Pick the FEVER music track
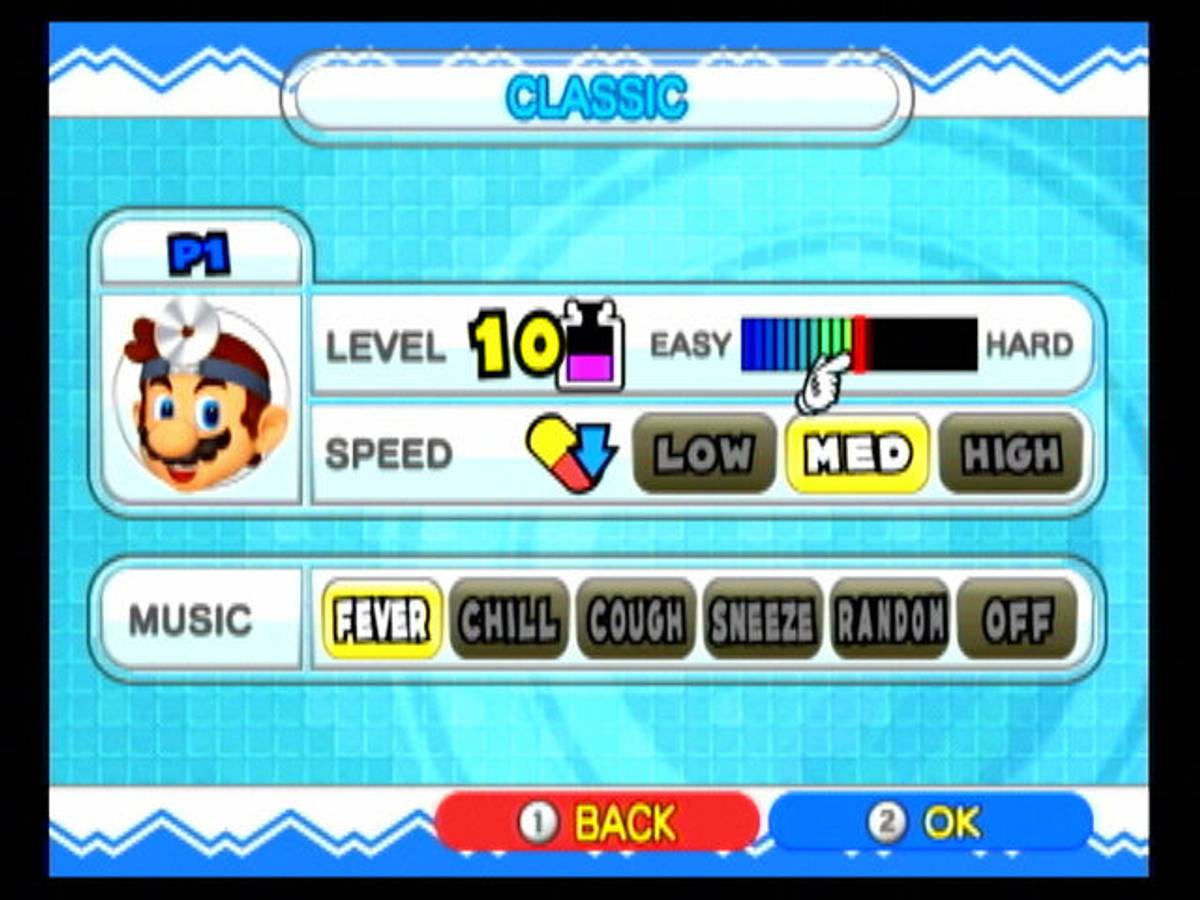The height and width of the screenshot is (900, 1200). pyautogui.click(x=382, y=620)
